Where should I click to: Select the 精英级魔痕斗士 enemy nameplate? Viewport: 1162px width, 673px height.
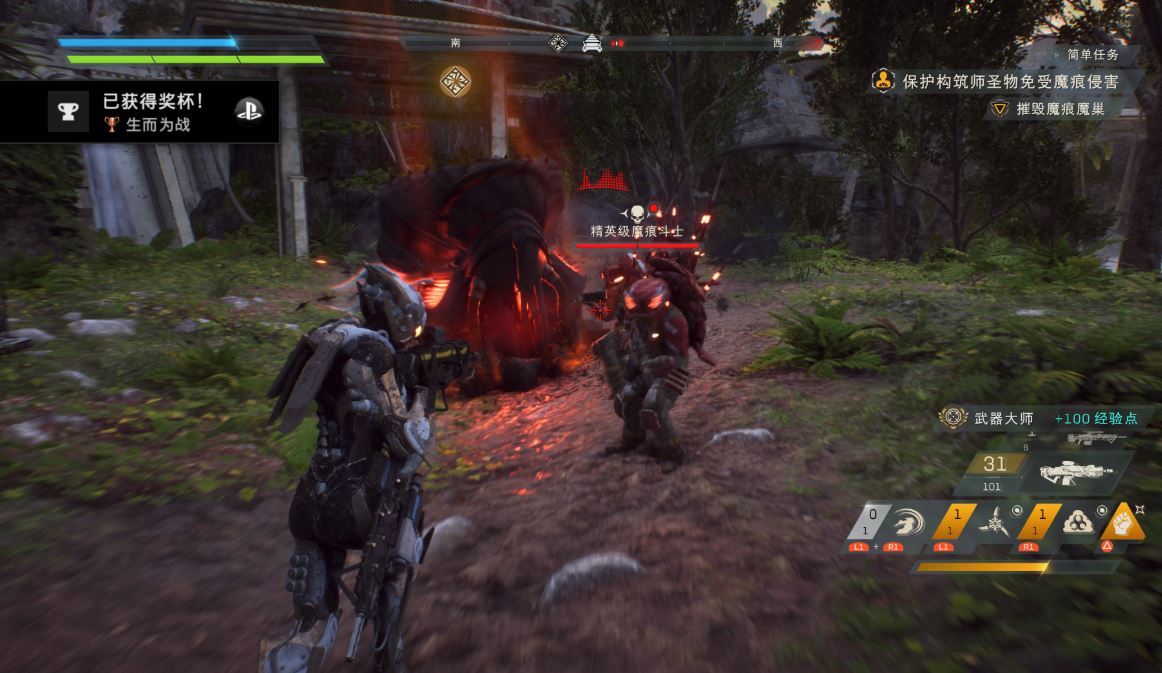[x=636, y=231]
